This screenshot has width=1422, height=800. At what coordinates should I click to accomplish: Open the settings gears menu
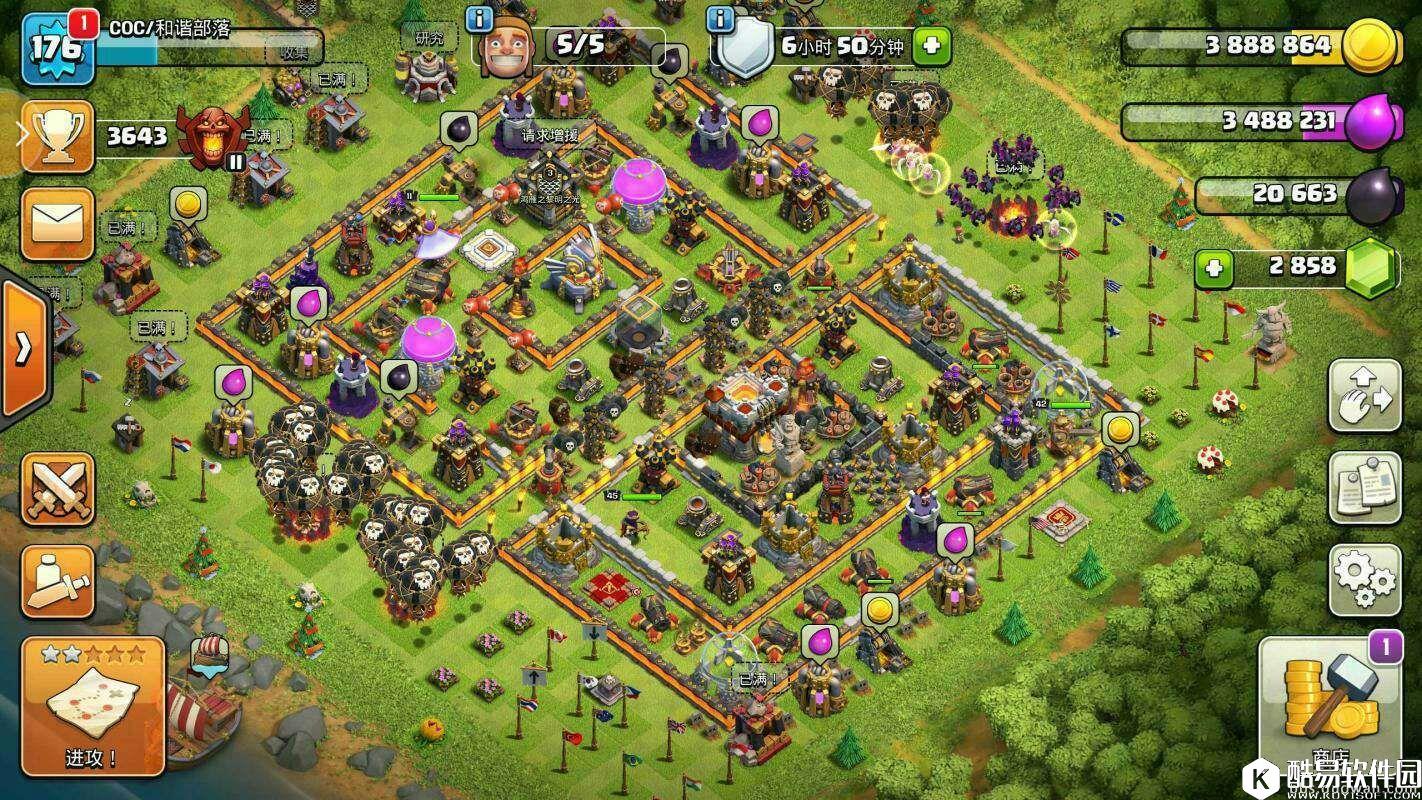(x=1364, y=580)
